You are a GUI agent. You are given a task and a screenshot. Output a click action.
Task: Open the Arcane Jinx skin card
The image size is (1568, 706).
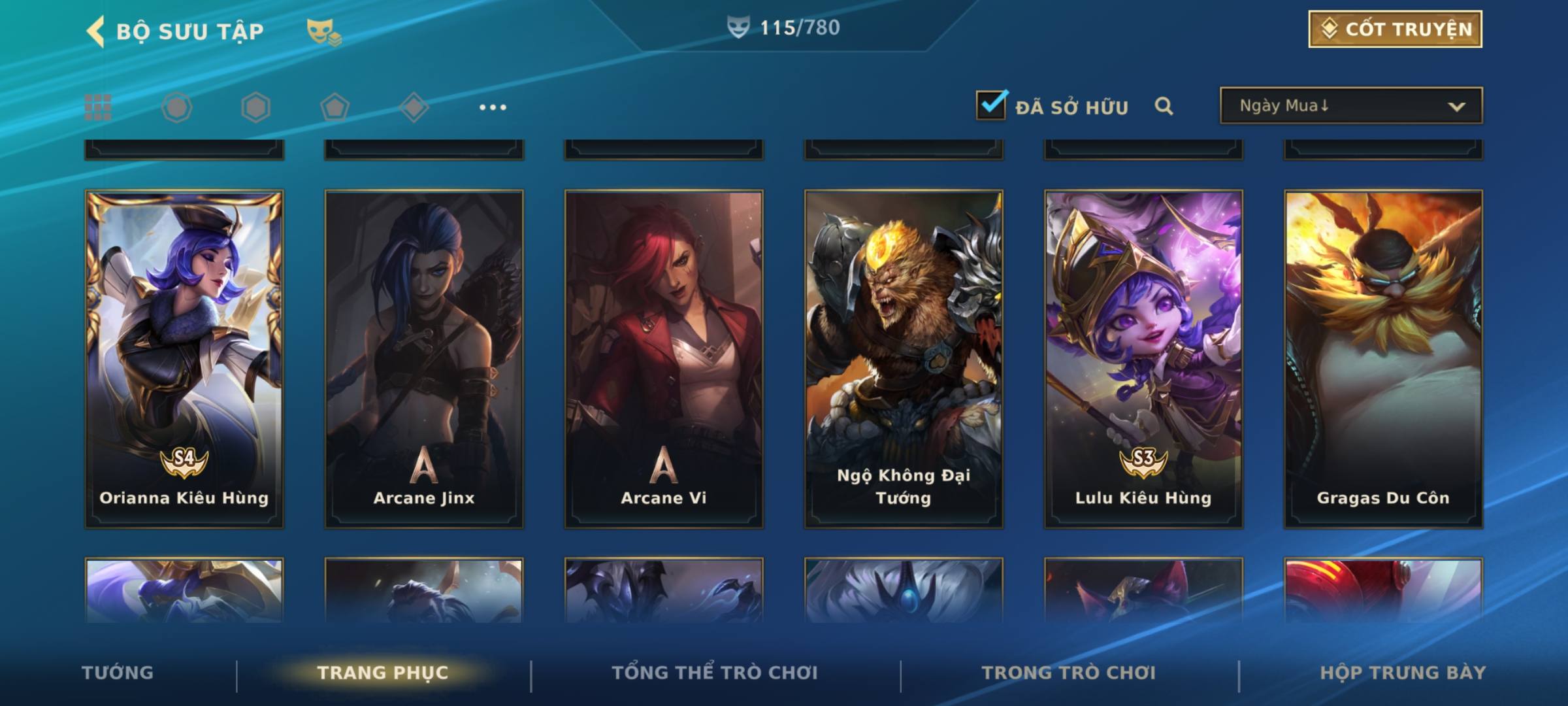point(424,358)
